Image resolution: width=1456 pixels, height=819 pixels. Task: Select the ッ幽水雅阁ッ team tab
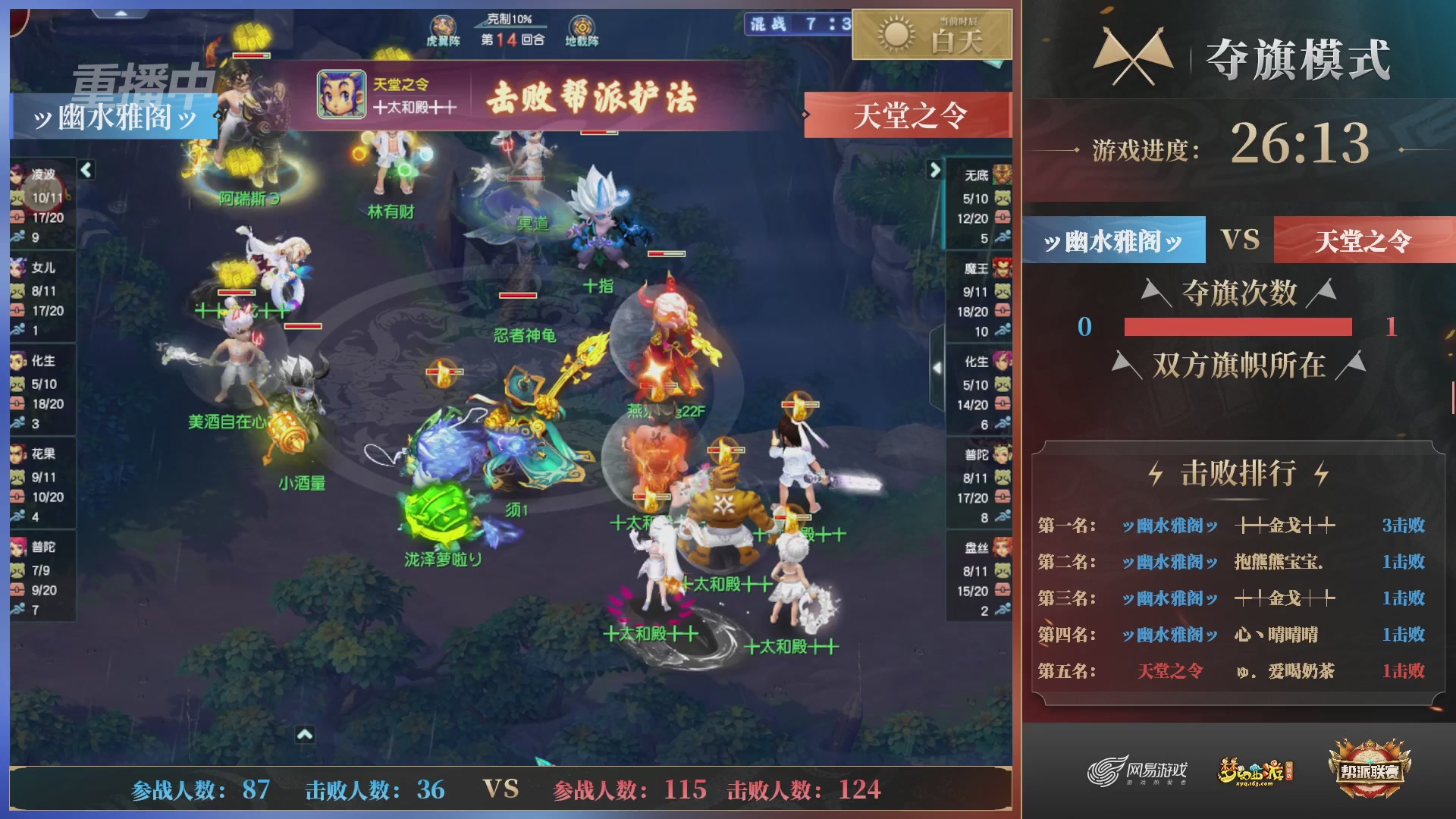point(1112,239)
